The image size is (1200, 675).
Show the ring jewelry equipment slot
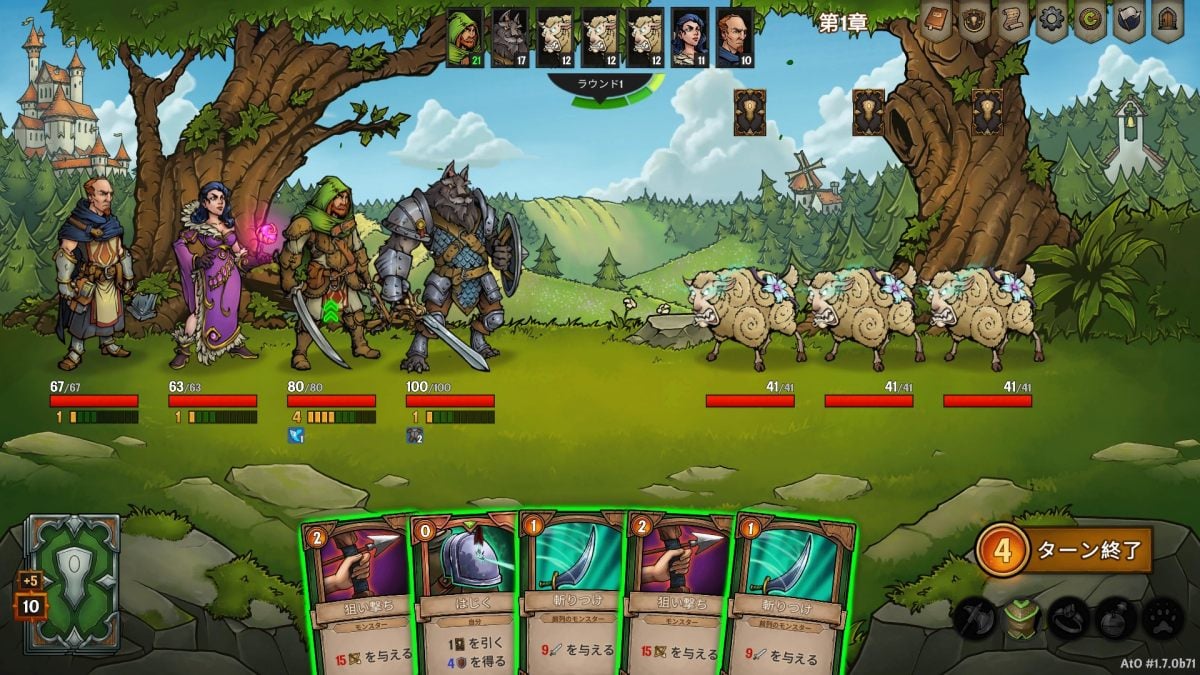[x=1069, y=618]
